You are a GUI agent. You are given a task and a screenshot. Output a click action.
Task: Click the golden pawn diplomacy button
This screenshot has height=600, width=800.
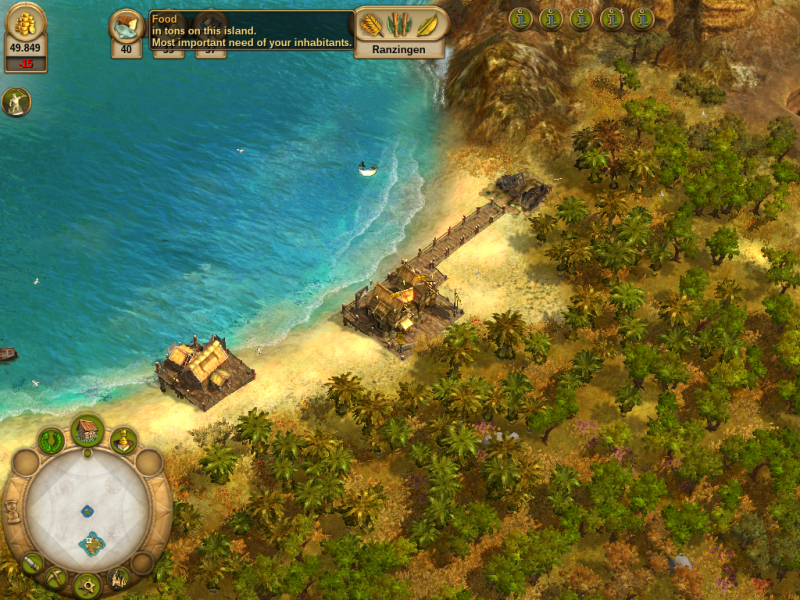pos(123,439)
